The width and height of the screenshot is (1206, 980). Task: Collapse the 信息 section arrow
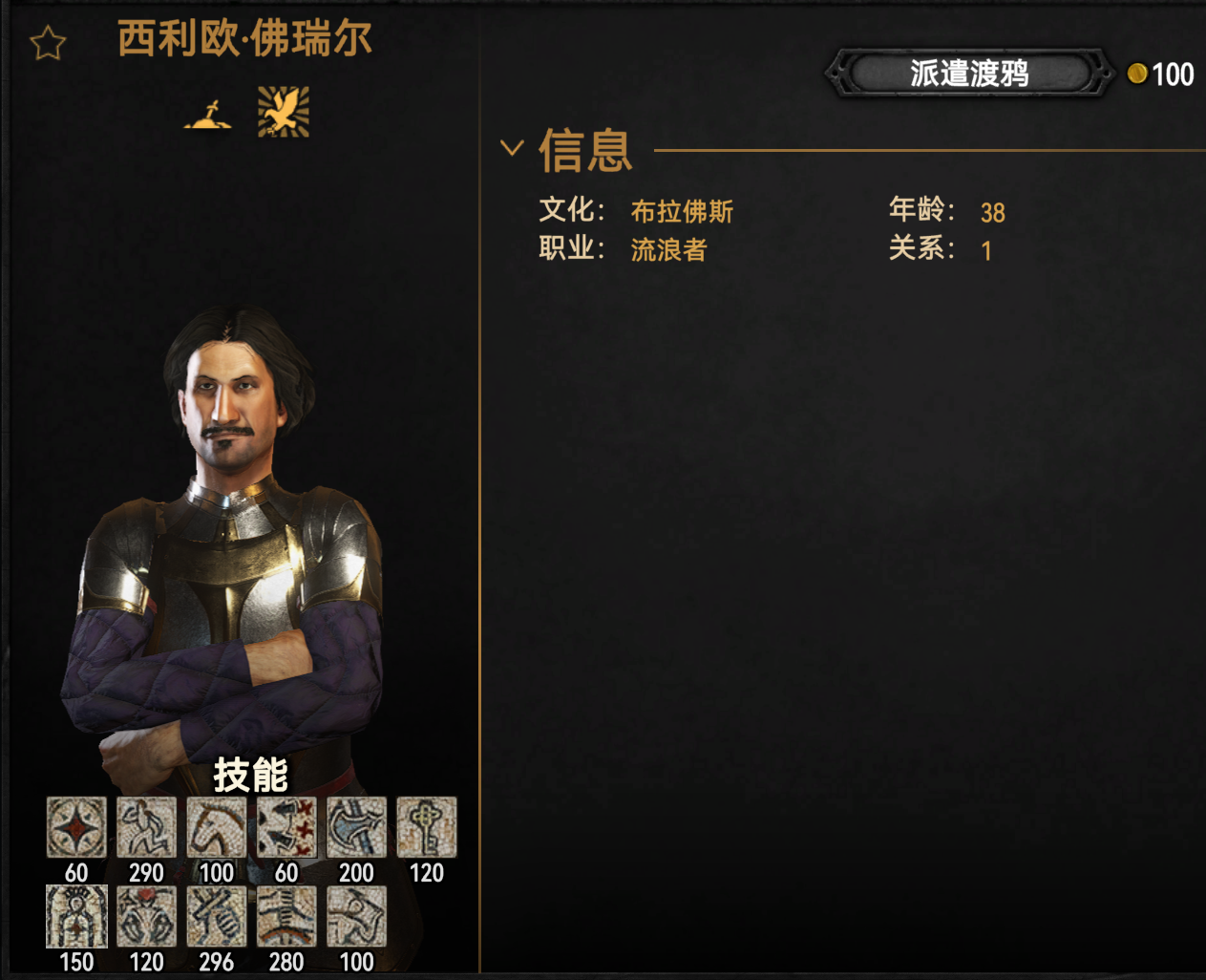click(x=512, y=148)
